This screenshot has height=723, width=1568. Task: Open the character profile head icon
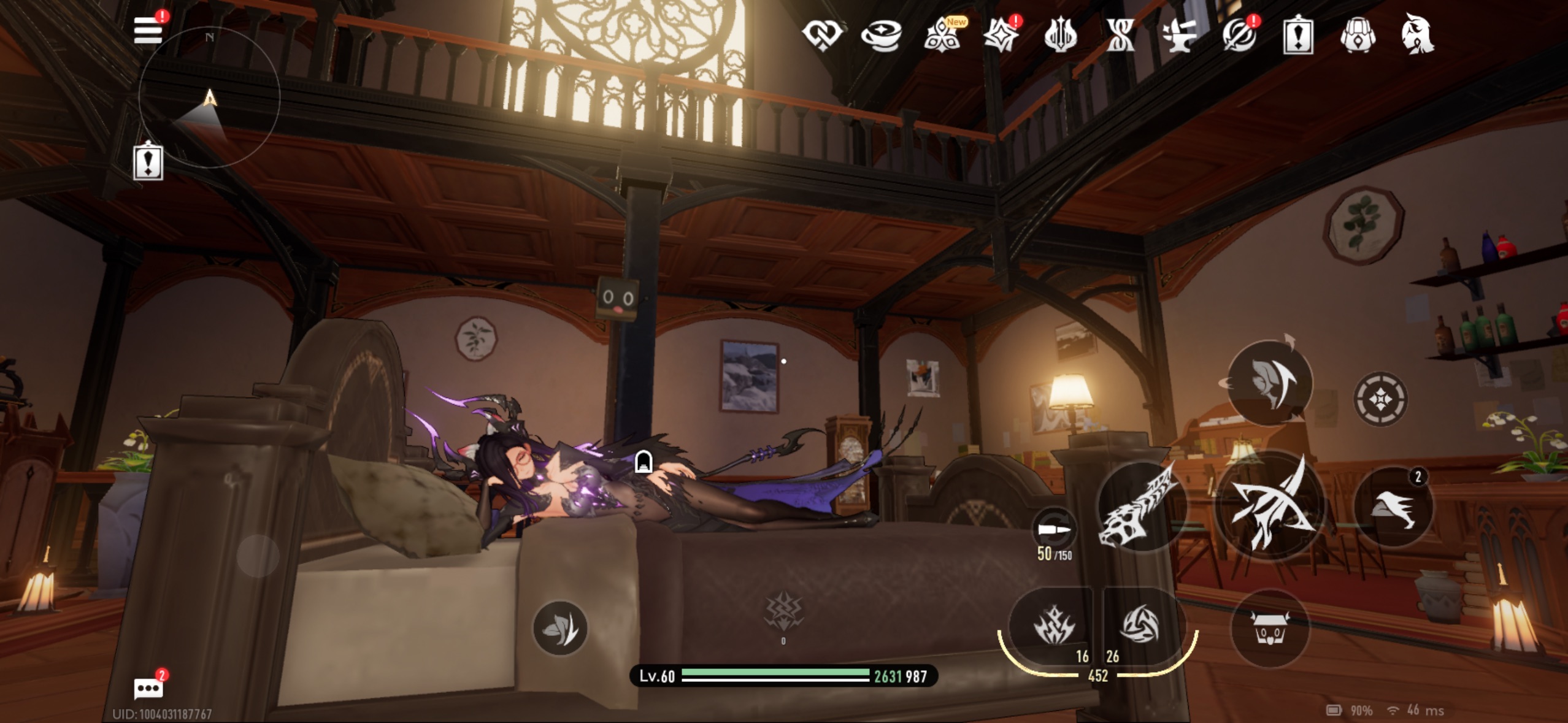tap(1417, 34)
